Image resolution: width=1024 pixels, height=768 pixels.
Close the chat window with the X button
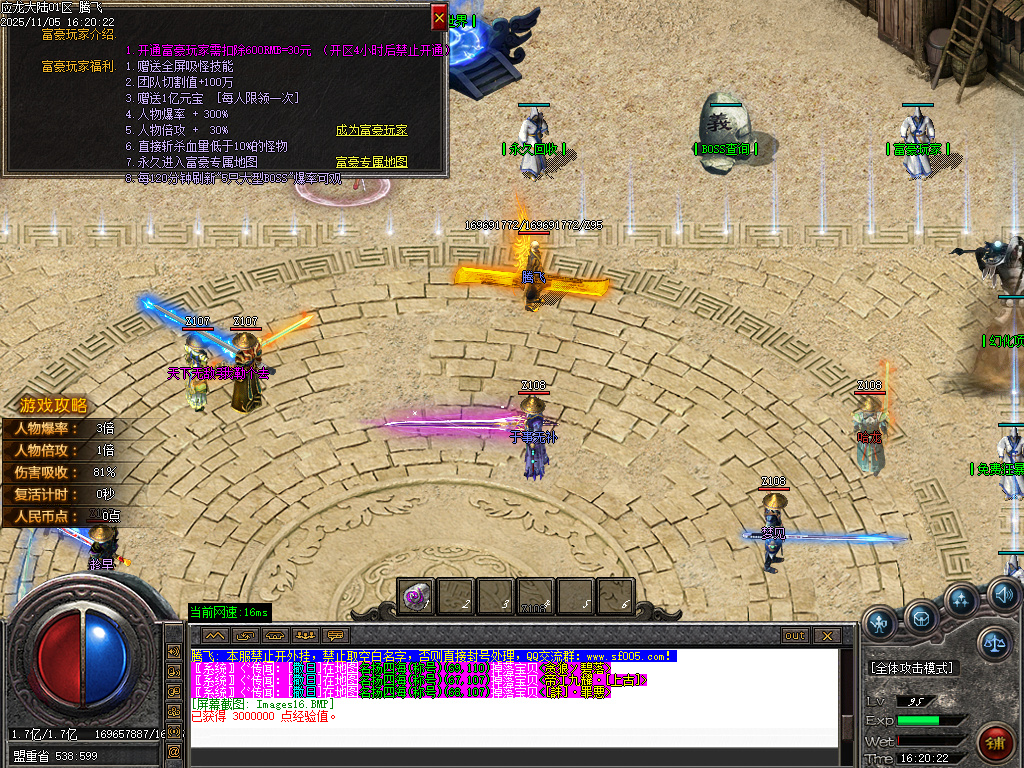click(826, 635)
